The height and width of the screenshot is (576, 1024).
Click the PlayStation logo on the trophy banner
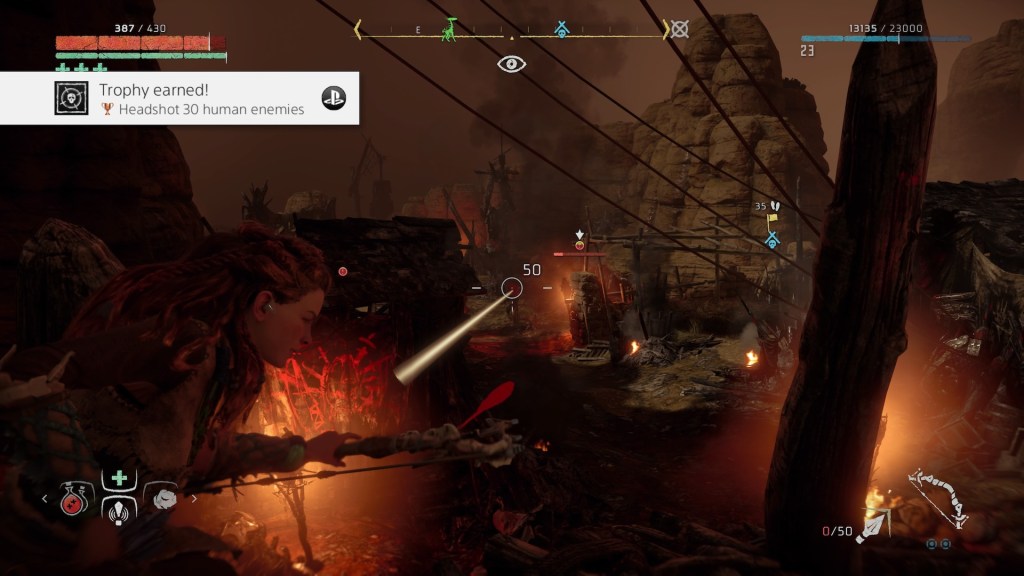pyautogui.click(x=332, y=98)
